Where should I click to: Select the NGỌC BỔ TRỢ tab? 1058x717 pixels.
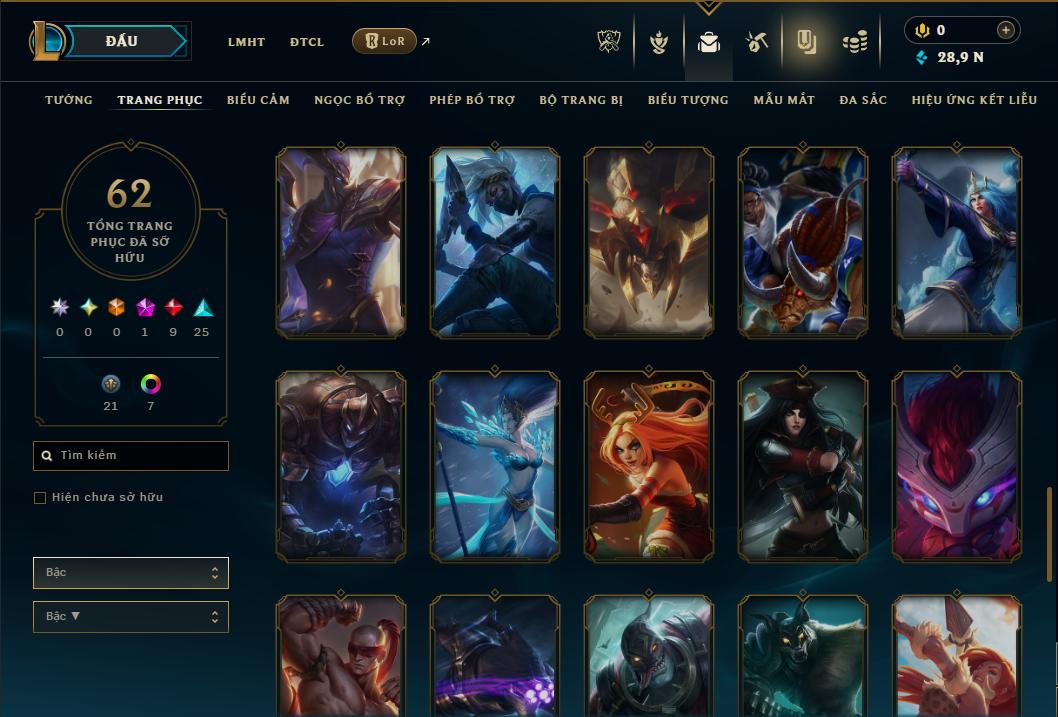(x=359, y=100)
